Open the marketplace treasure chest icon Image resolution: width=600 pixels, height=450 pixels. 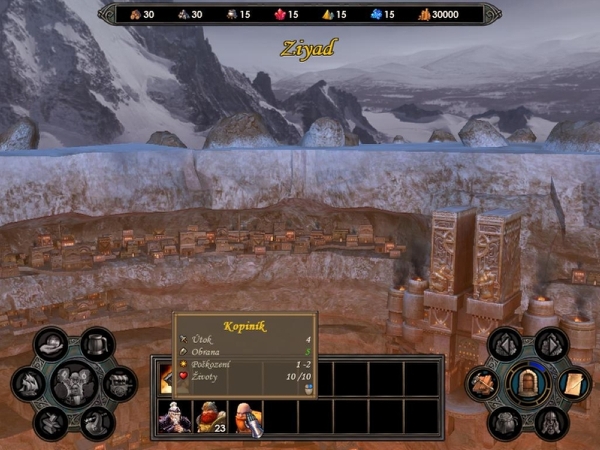tap(120, 383)
